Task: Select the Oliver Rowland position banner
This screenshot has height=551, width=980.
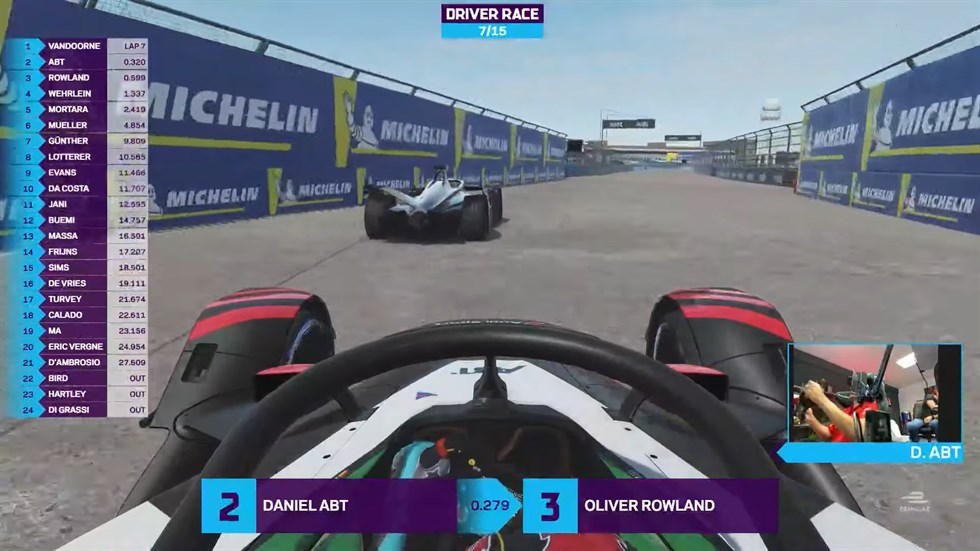Action: [650, 505]
